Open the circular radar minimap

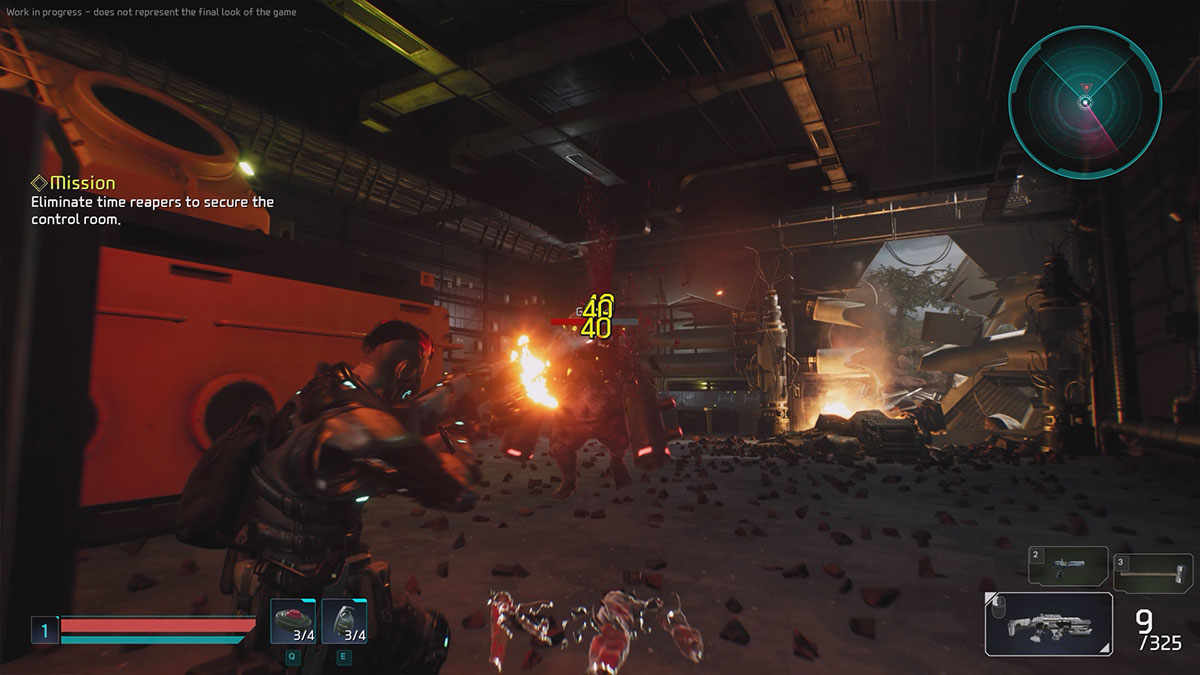(1085, 102)
